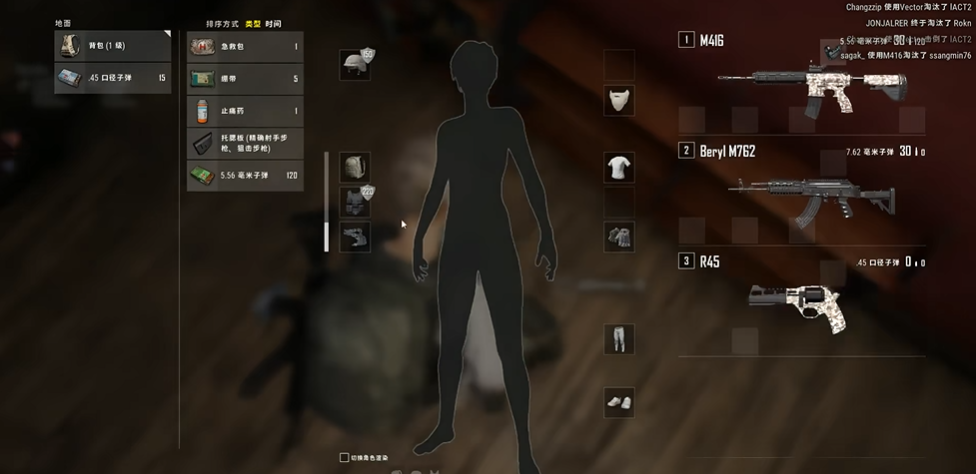Click the white t-shirt clothing slot
The height and width of the screenshot is (474, 976).
click(619, 167)
